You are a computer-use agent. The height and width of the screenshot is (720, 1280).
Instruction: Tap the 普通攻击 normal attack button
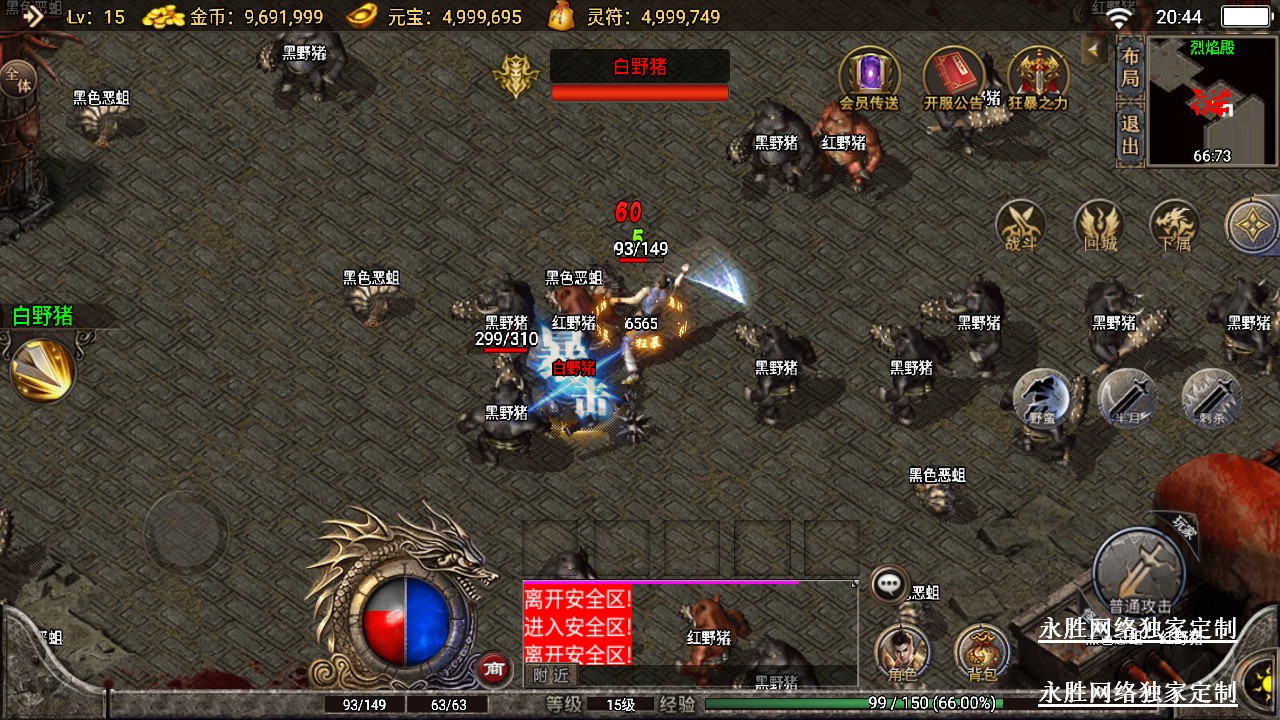pos(1139,574)
